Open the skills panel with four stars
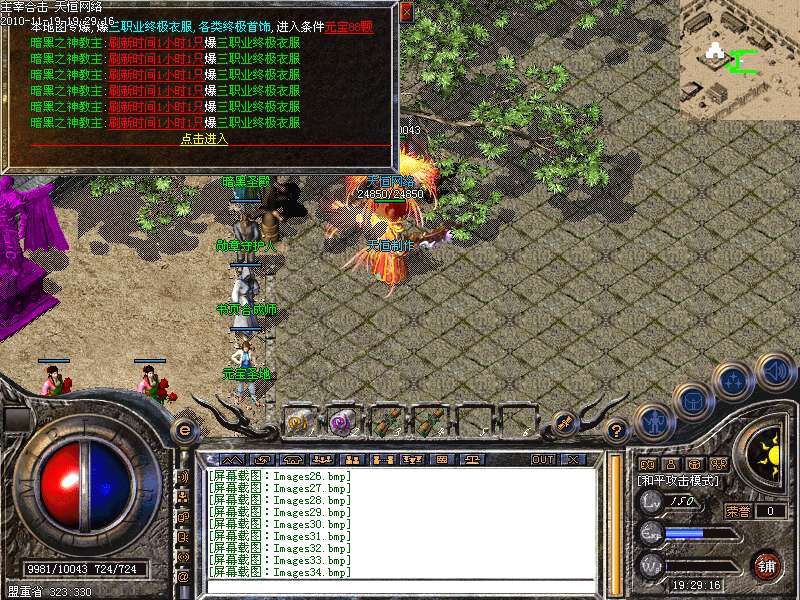 click(x=734, y=380)
